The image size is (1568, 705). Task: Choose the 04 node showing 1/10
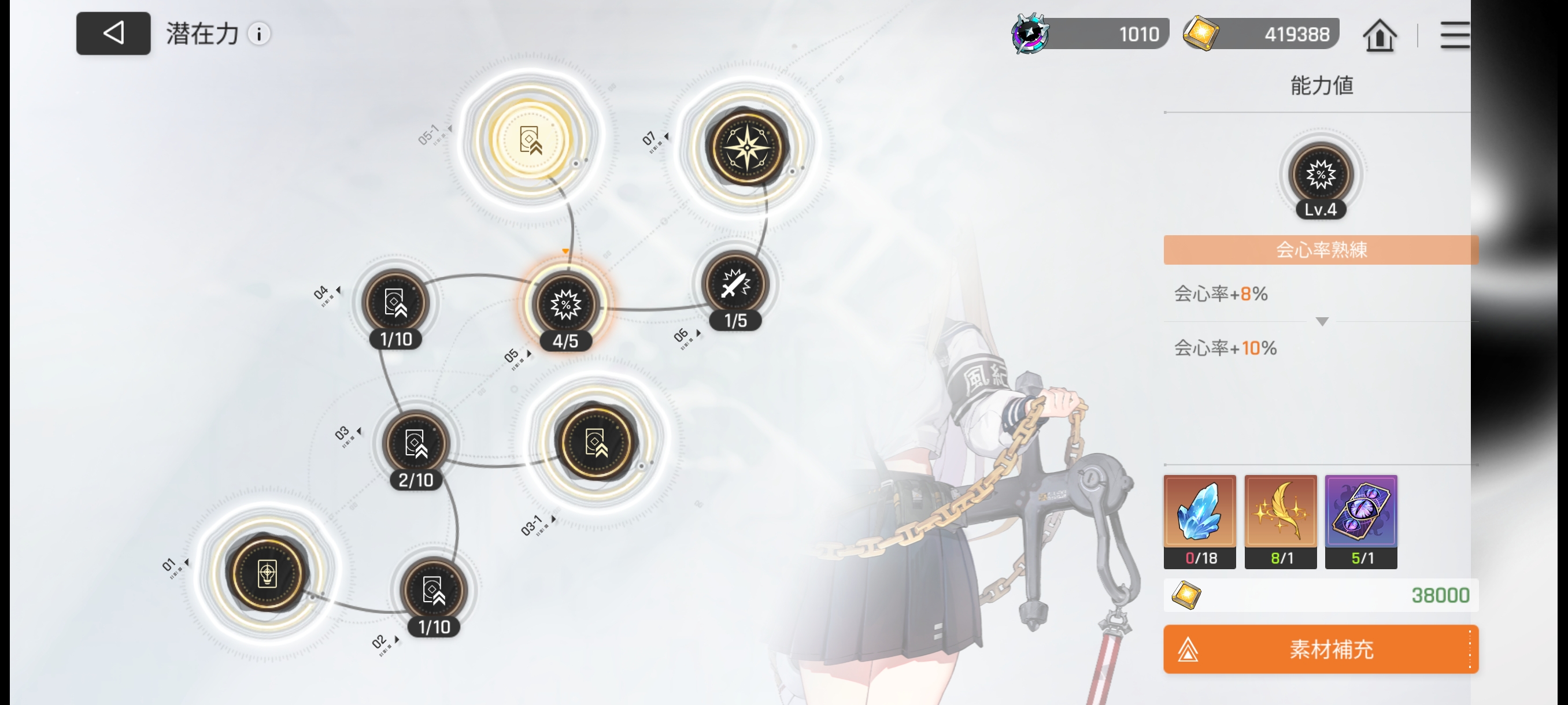(x=395, y=302)
